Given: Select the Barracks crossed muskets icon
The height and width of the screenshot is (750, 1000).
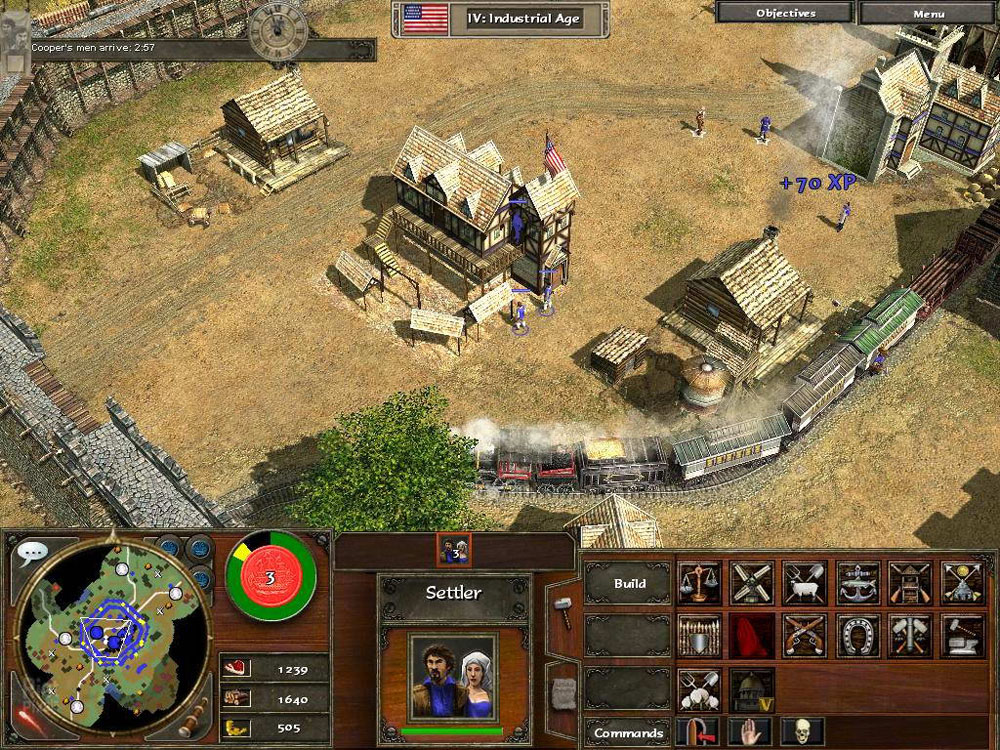Looking at the screenshot, I should tap(805, 634).
